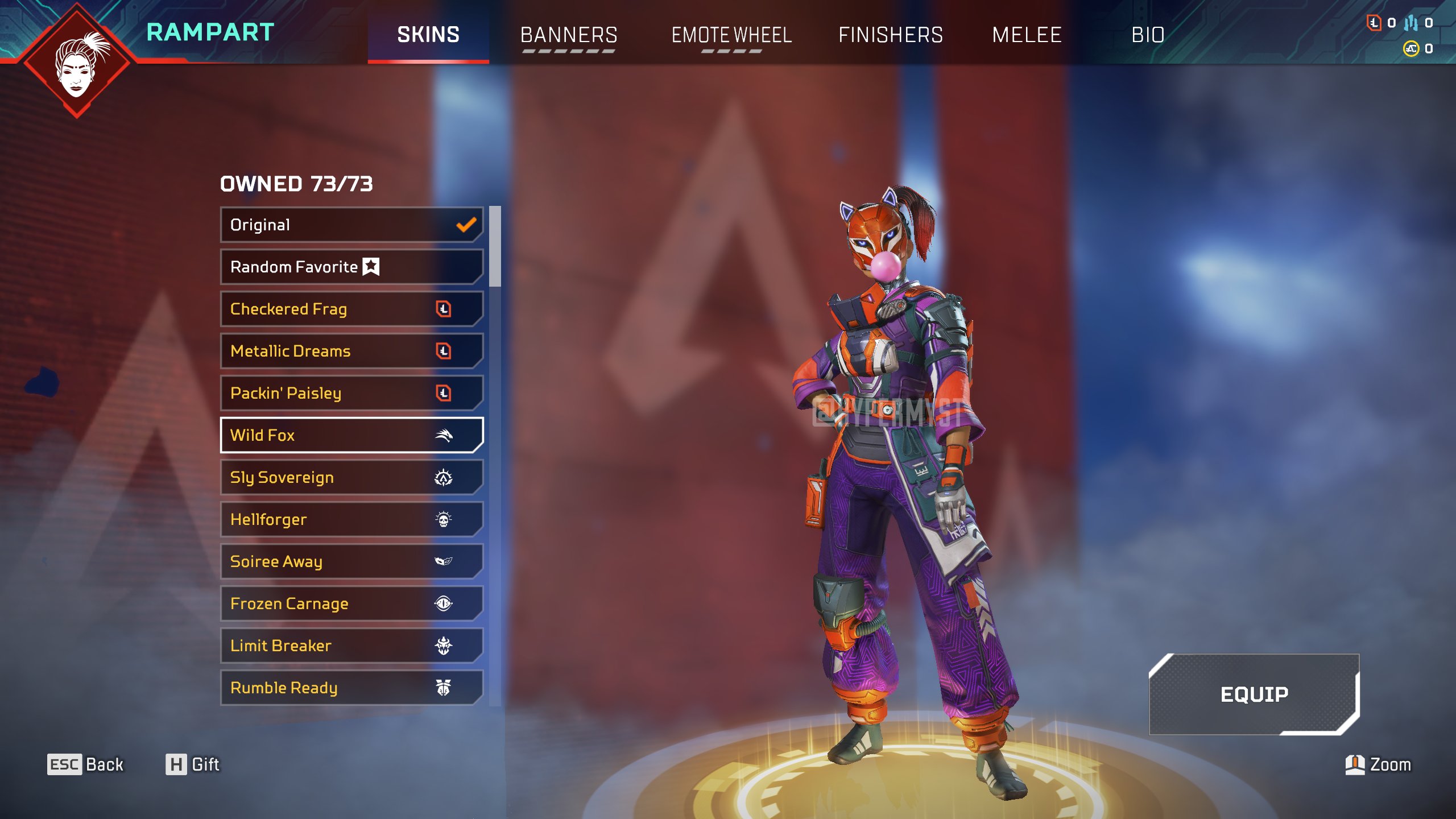Go to the Finishers tab
The height and width of the screenshot is (819, 1456).
[x=890, y=35]
